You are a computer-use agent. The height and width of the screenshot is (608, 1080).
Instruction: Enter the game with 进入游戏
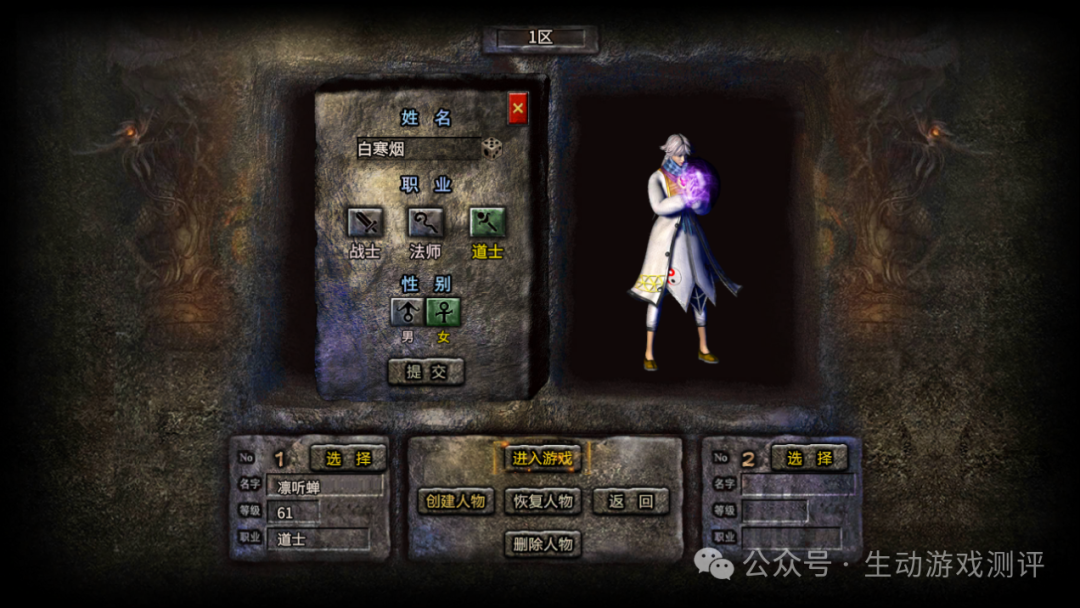click(x=543, y=458)
